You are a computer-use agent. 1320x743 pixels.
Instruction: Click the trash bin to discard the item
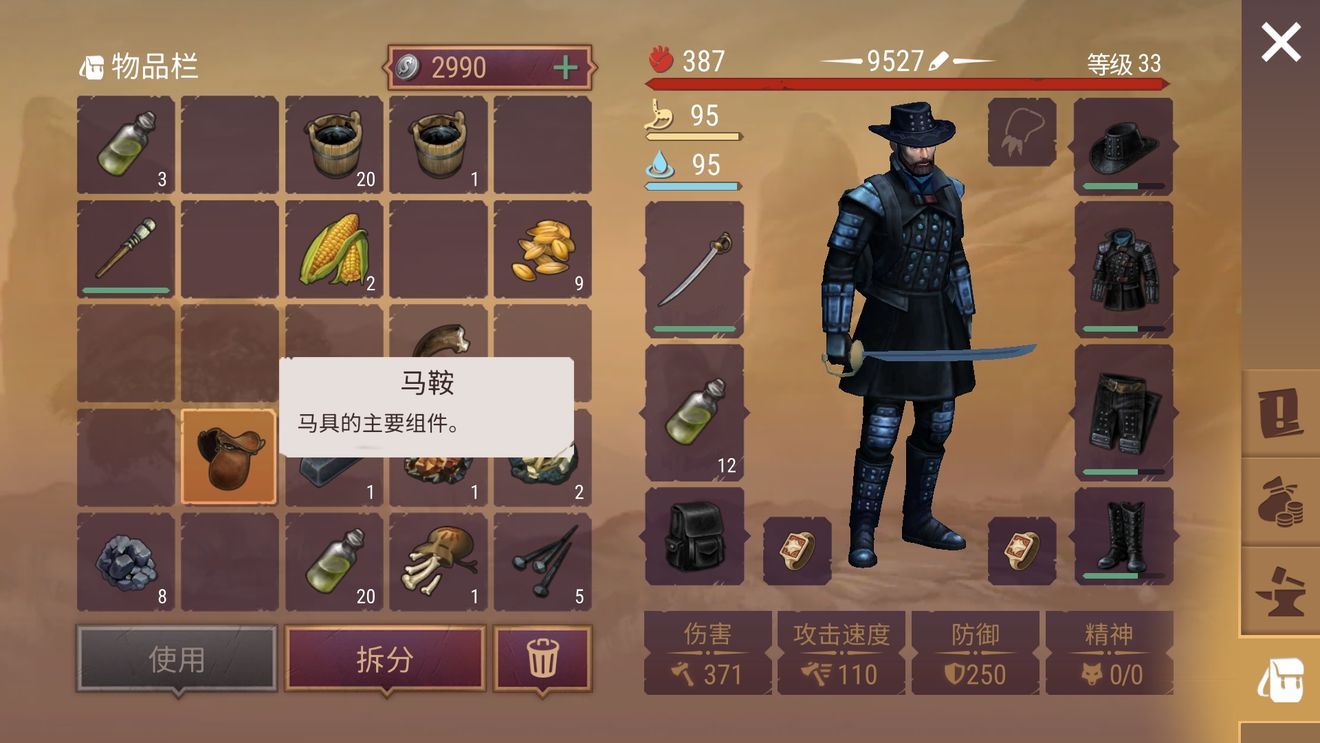point(543,657)
